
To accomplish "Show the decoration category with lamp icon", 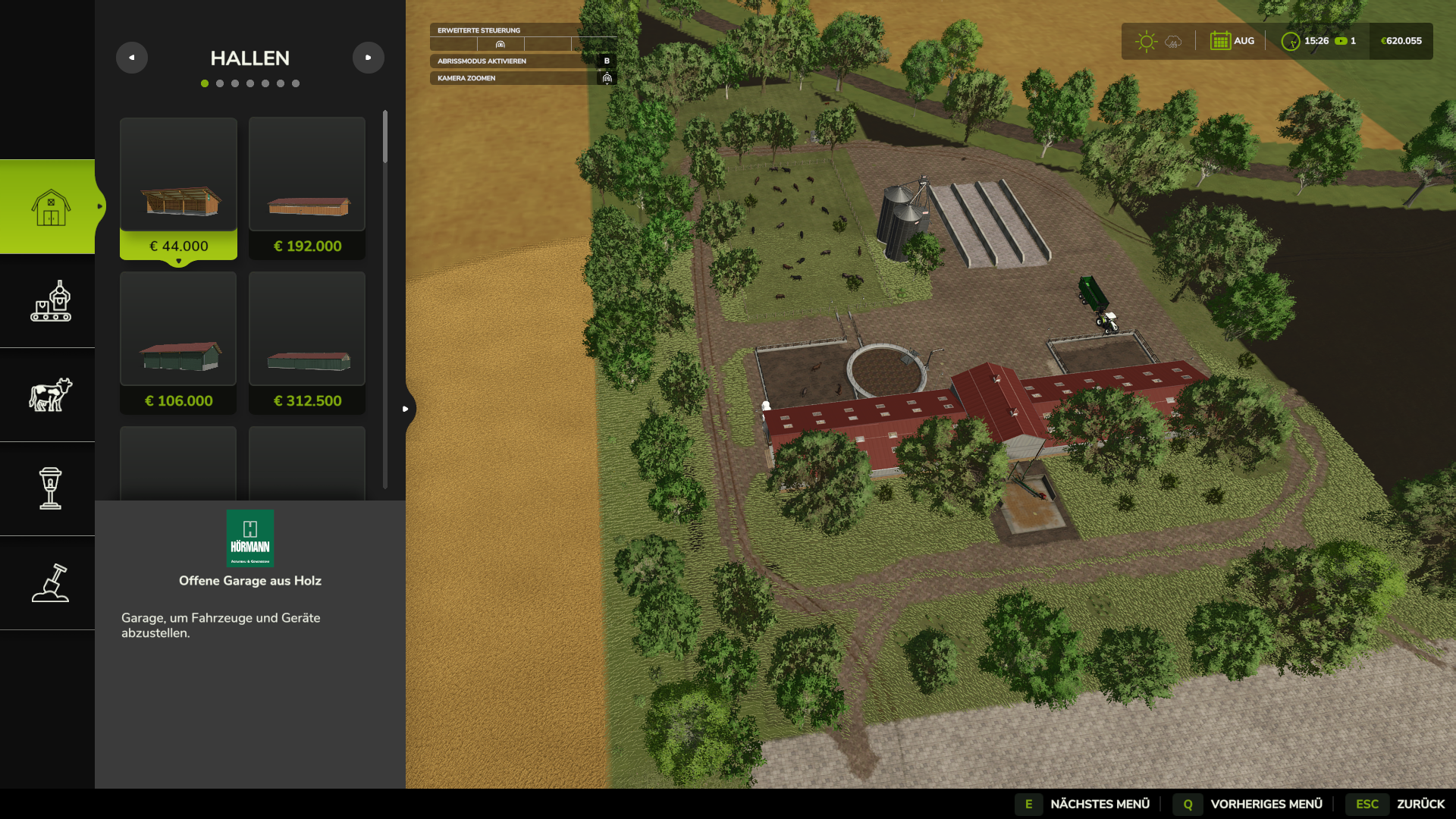I will (x=50, y=489).
